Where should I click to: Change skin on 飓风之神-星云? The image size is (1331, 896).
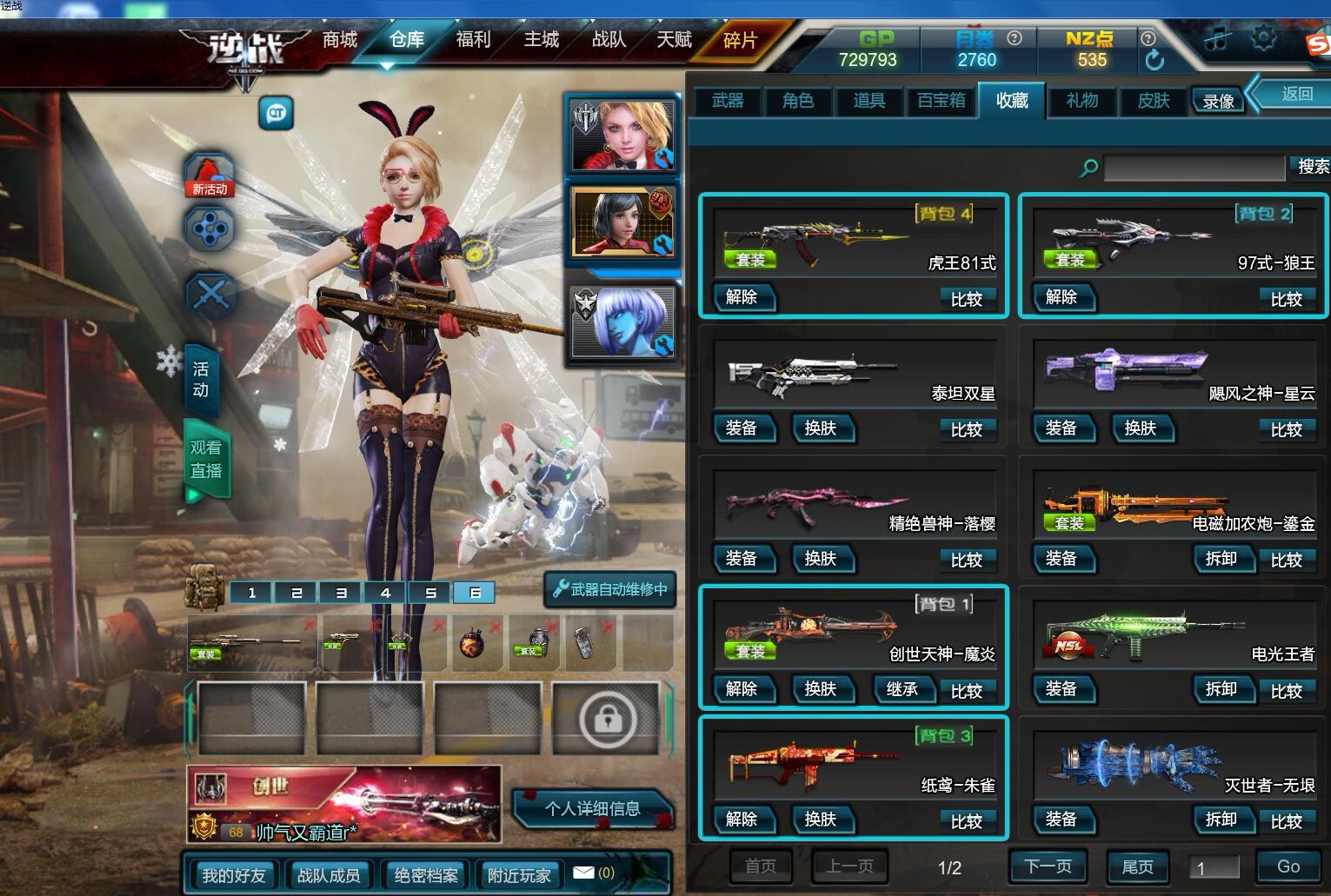coord(1140,428)
